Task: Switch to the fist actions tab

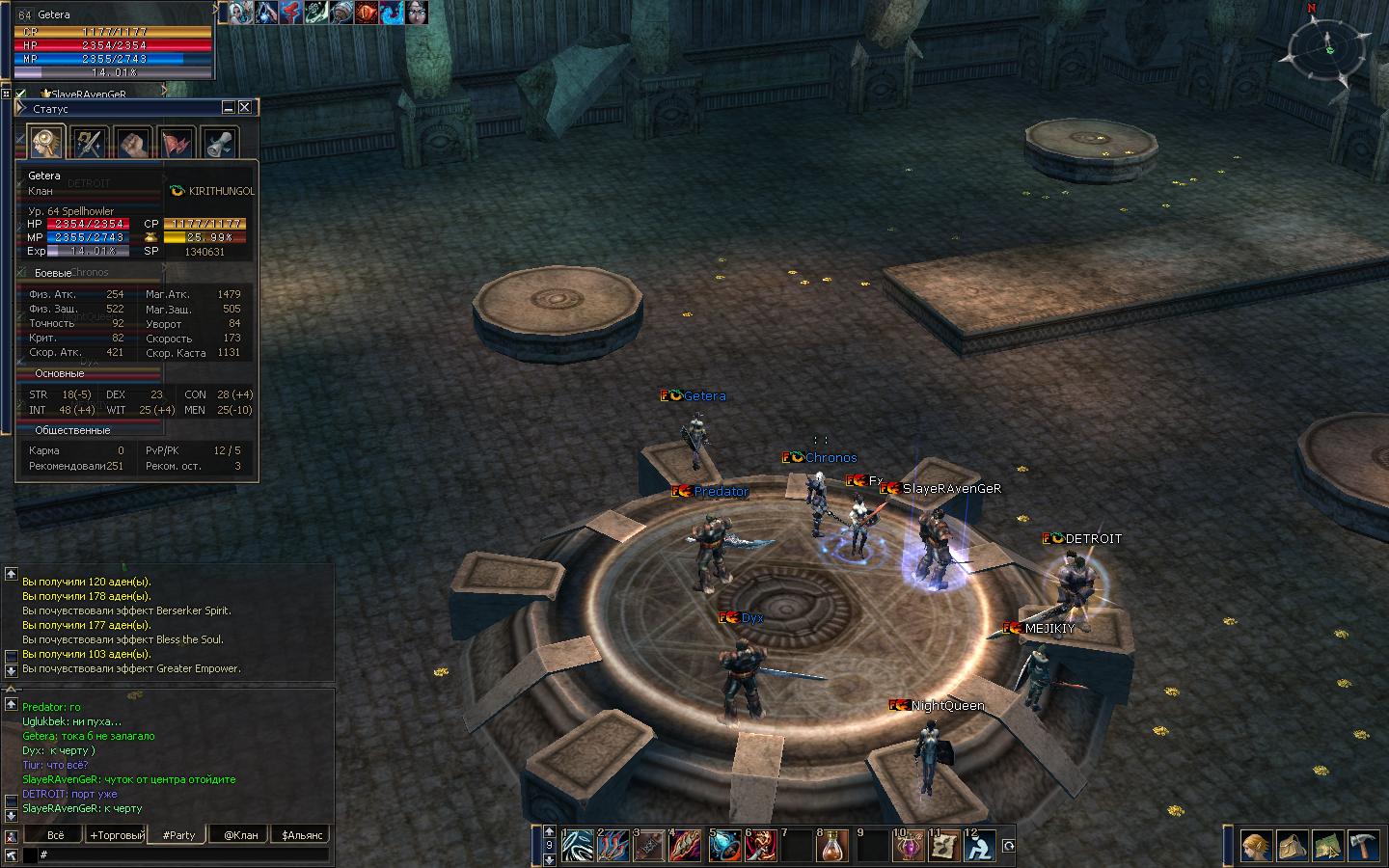Action: point(133,144)
